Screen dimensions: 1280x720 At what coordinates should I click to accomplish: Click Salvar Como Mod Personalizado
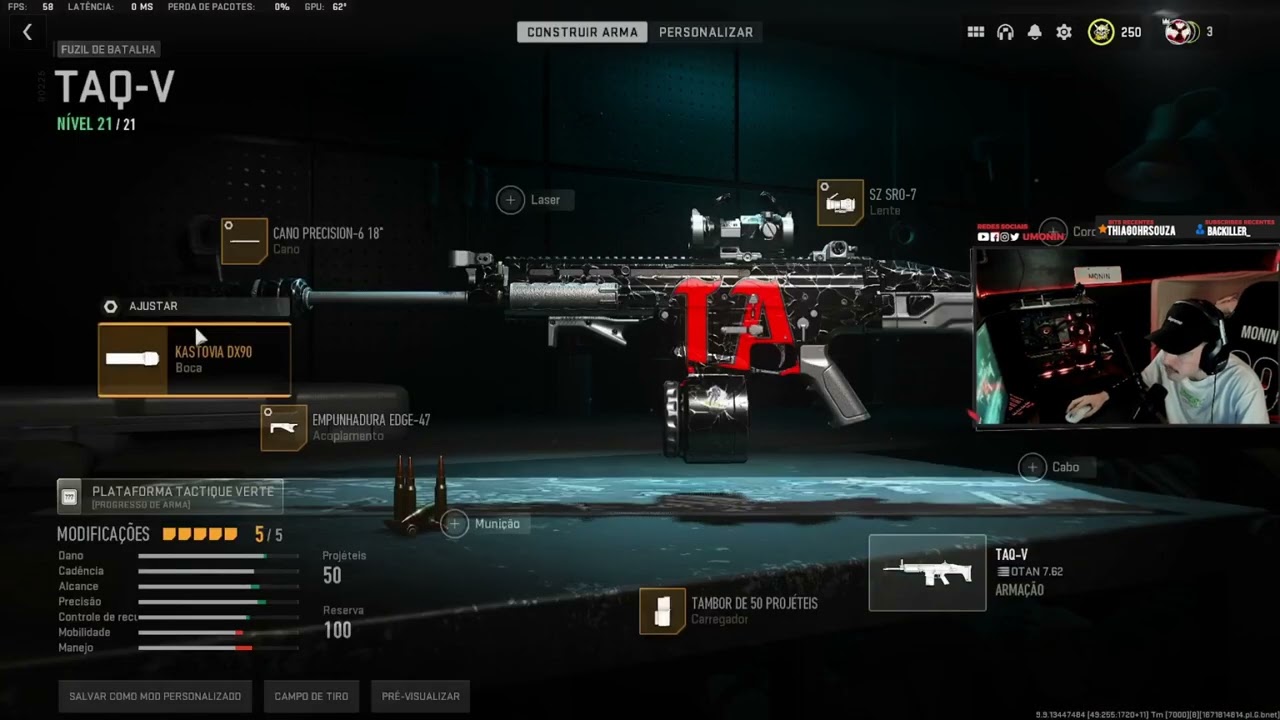155,696
